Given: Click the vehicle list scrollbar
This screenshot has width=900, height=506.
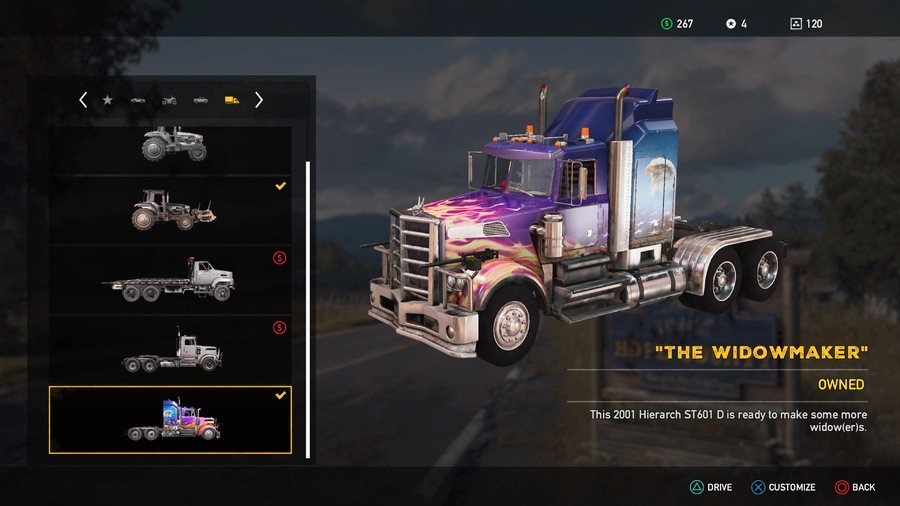Looking at the screenshot, I should (308, 300).
